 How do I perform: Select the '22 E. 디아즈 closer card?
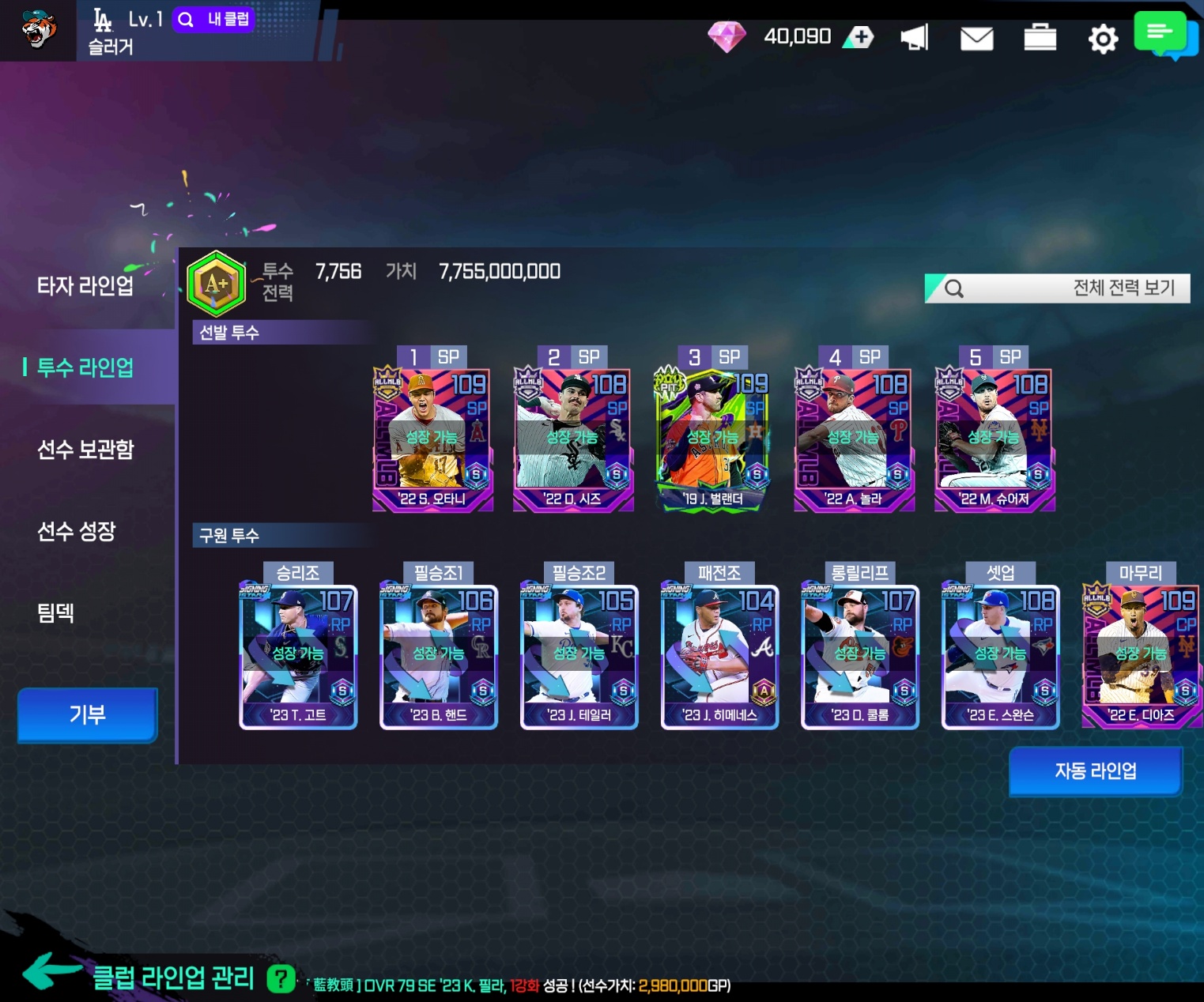coord(1141,656)
